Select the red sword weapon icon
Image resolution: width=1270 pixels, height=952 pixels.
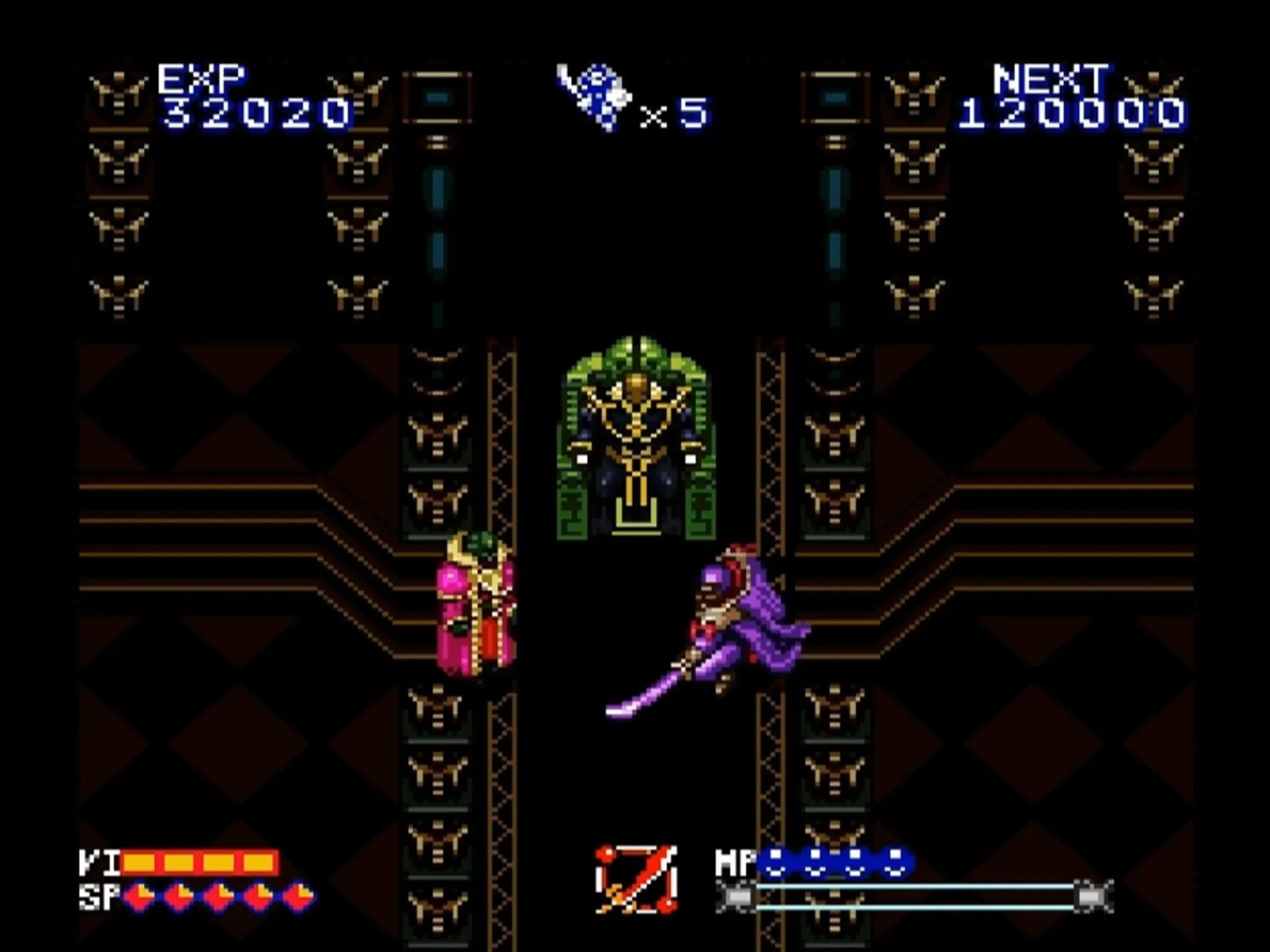click(x=636, y=879)
